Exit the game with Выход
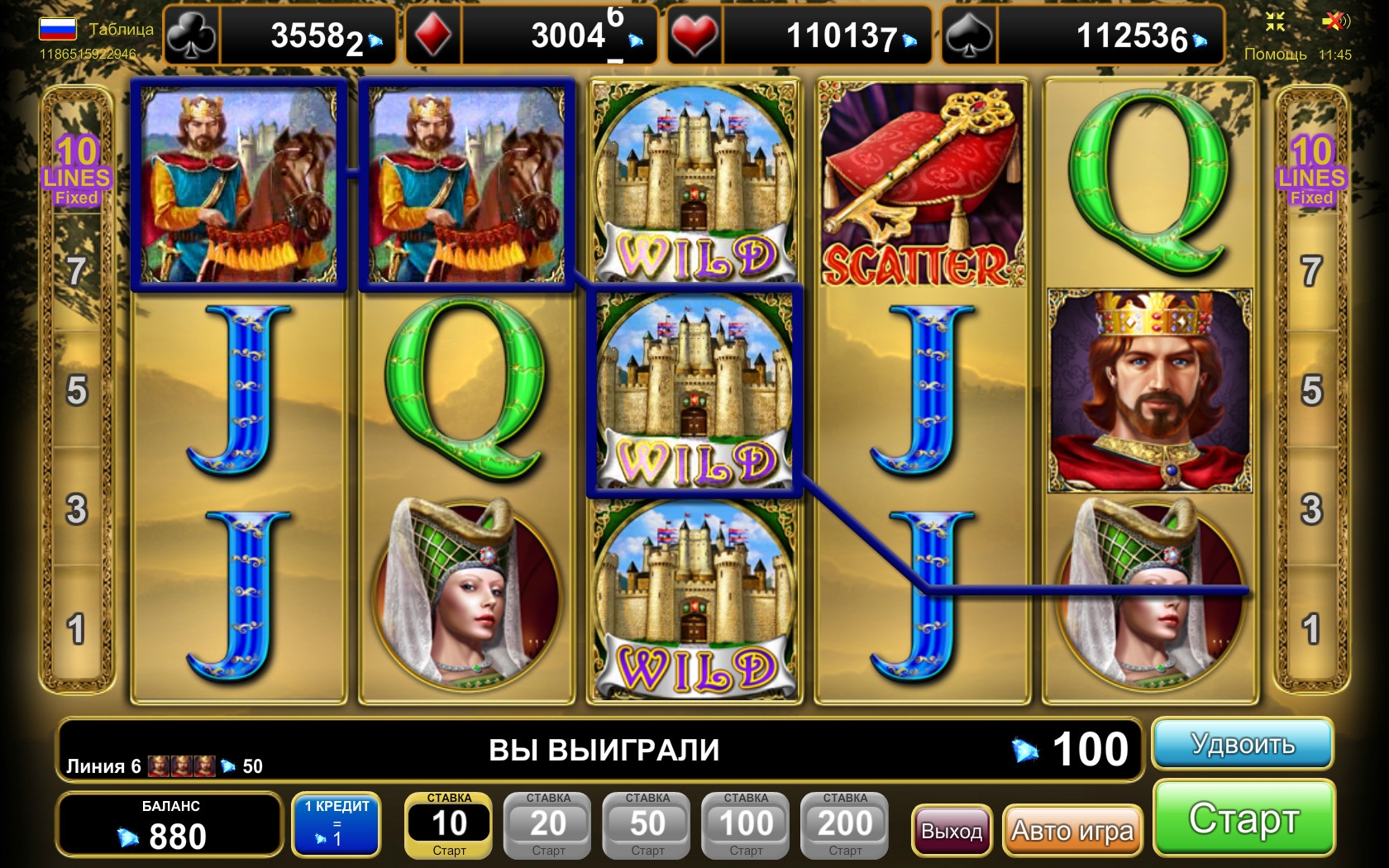This screenshot has height=868, width=1389. (x=952, y=830)
